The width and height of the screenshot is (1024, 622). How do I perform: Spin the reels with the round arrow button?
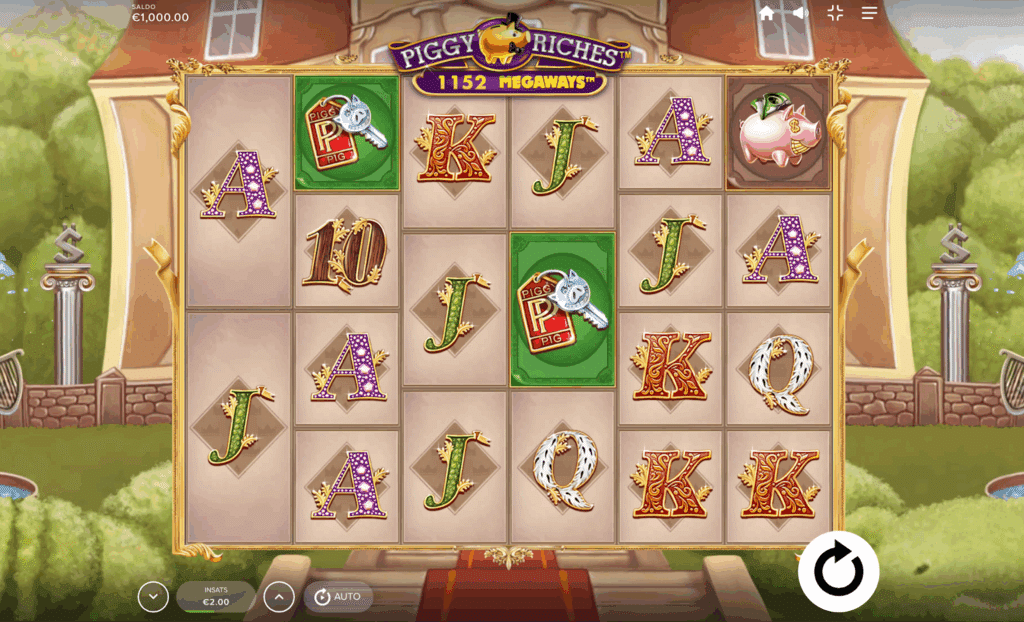pyautogui.click(x=838, y=571)
